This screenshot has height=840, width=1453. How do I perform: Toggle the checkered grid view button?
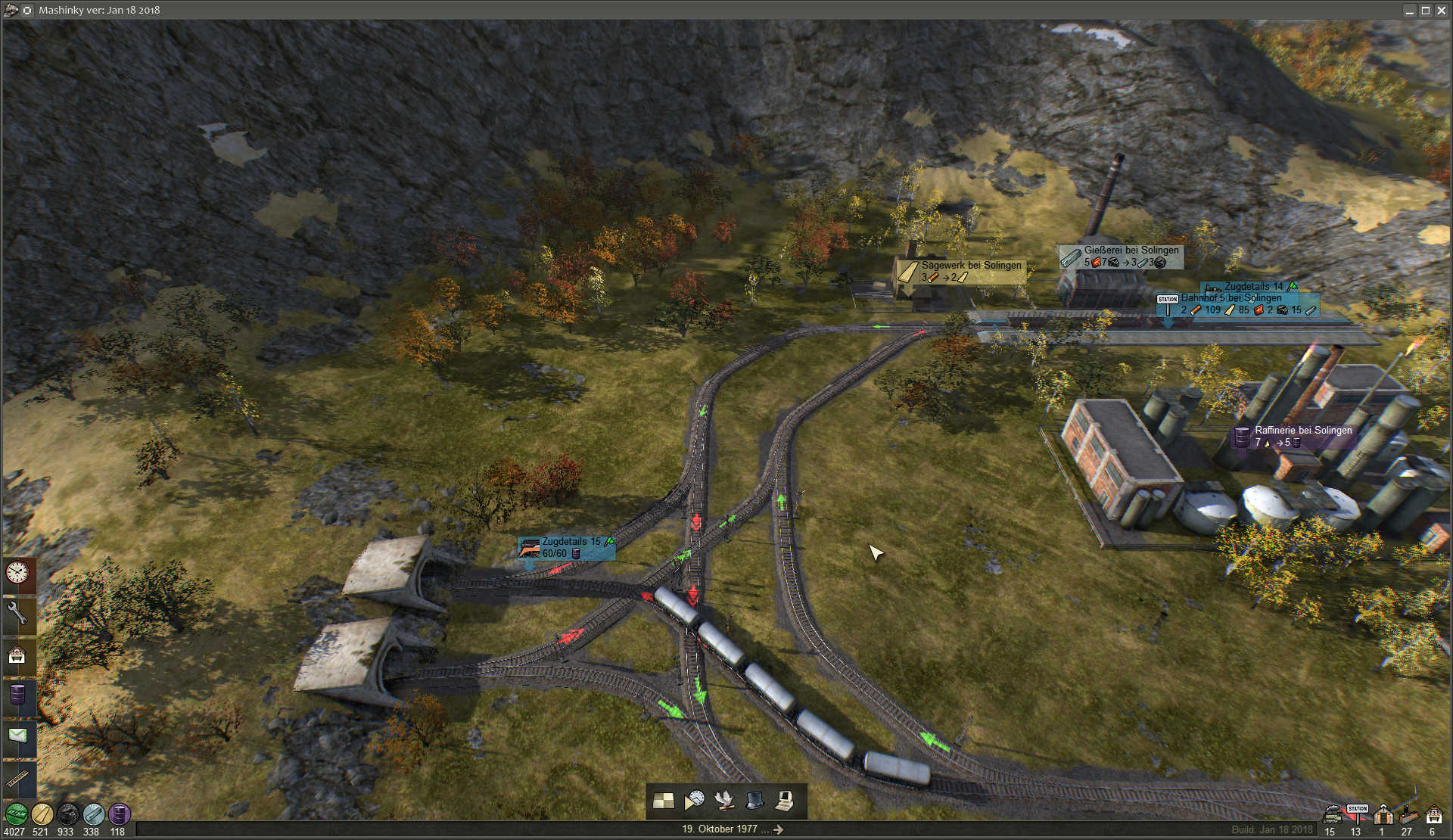pyautogui.click(x=664, y=801)
